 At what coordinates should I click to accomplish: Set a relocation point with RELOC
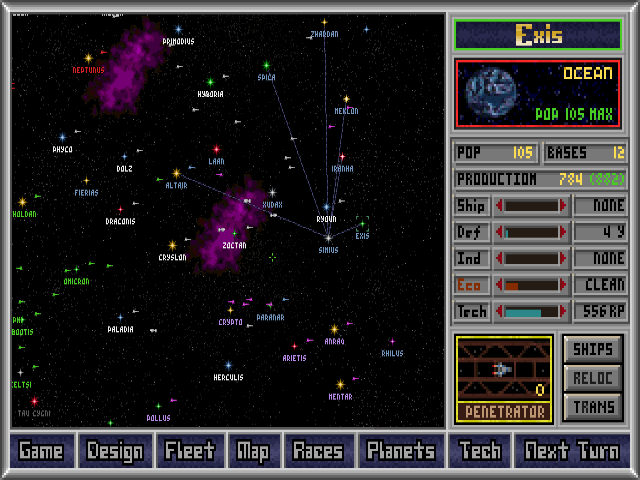594,379
